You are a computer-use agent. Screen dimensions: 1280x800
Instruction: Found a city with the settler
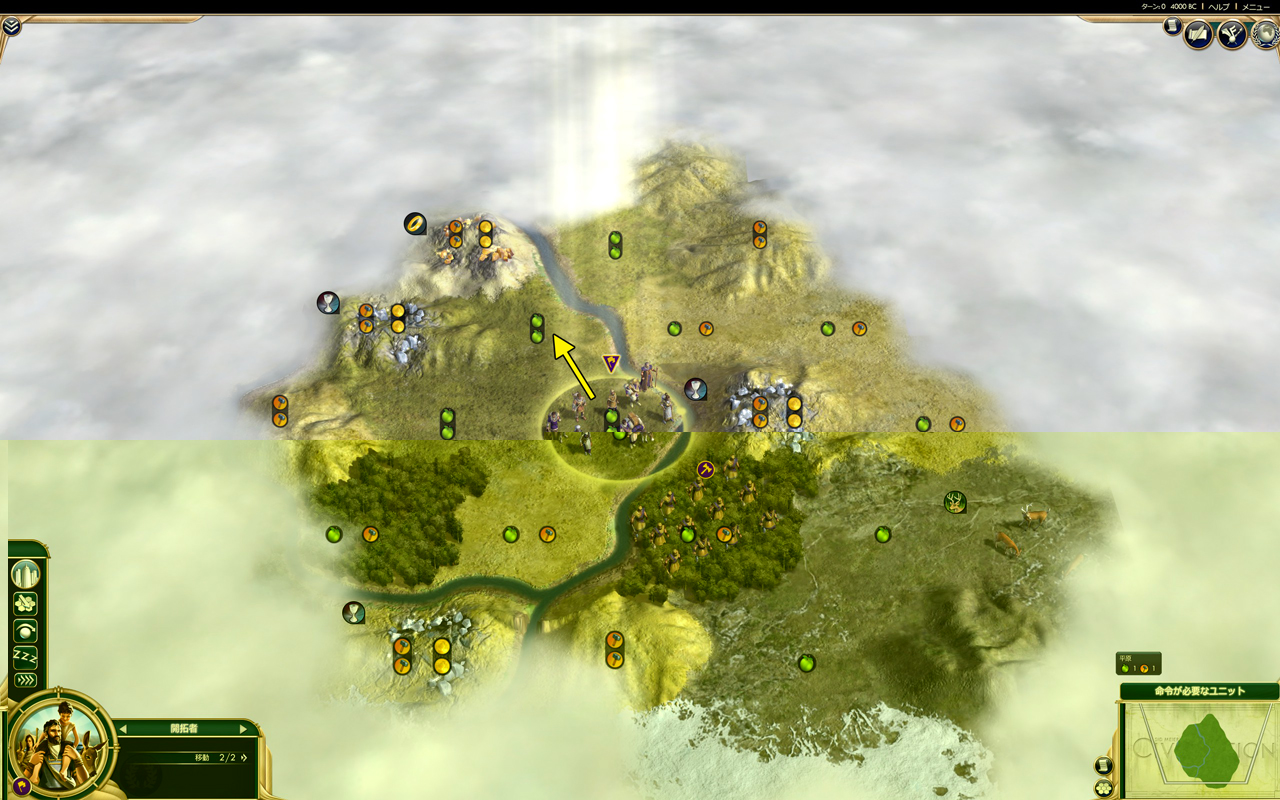pyautogui.click(x=25, y=574)
